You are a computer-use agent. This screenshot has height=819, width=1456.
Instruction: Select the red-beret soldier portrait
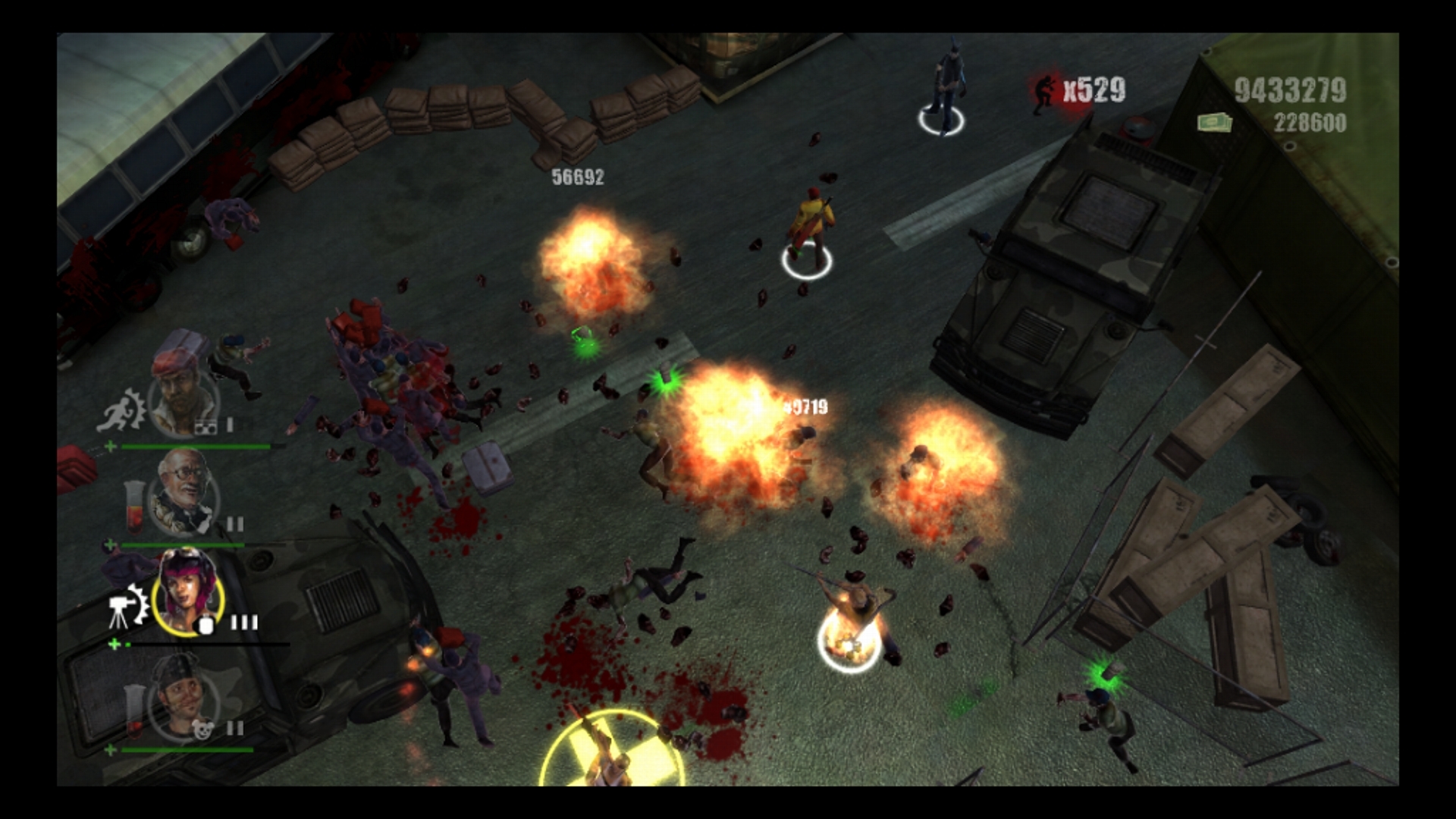[x=184, y=387]
